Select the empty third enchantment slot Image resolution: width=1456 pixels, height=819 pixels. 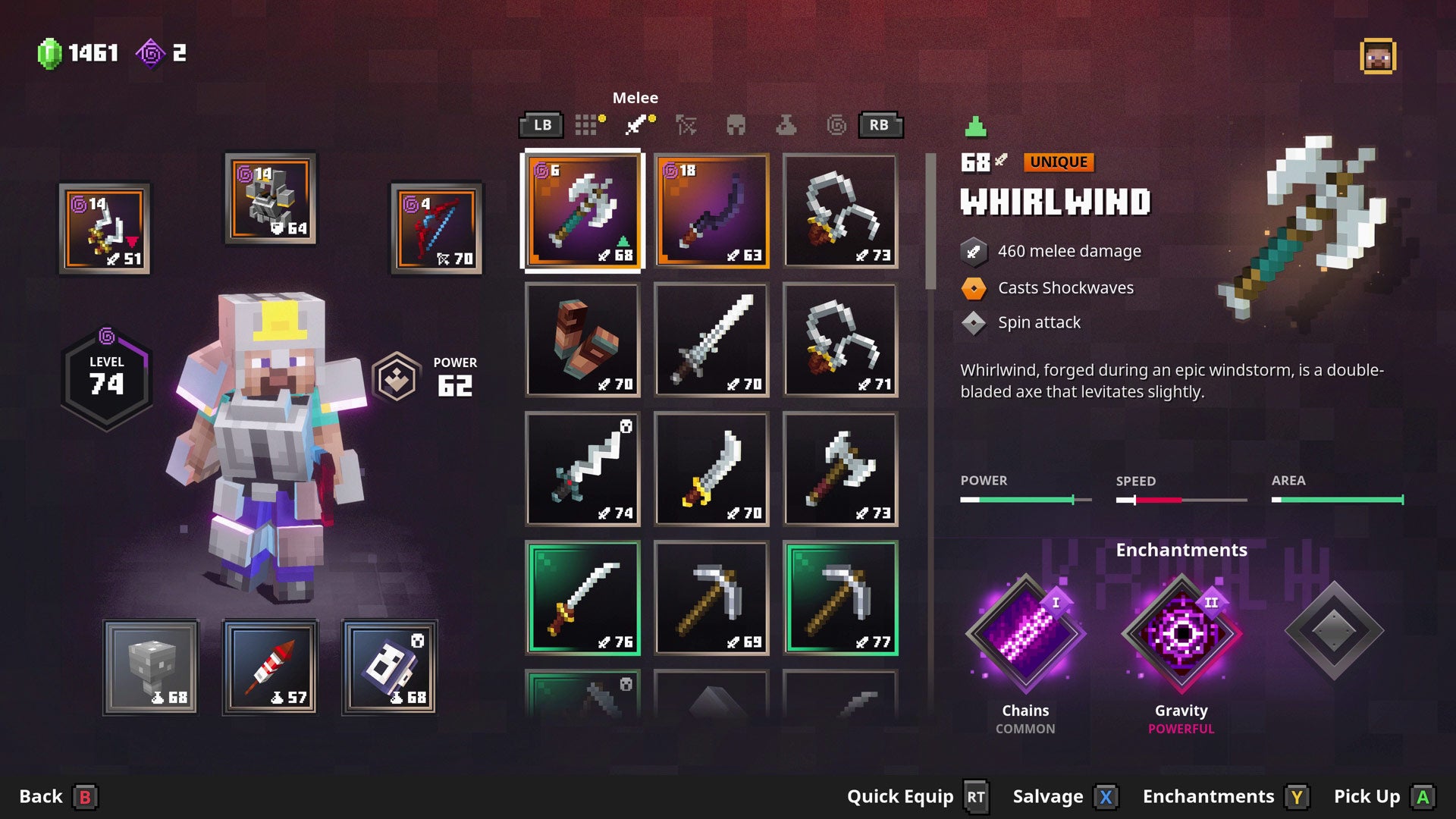click(1334, 631)
